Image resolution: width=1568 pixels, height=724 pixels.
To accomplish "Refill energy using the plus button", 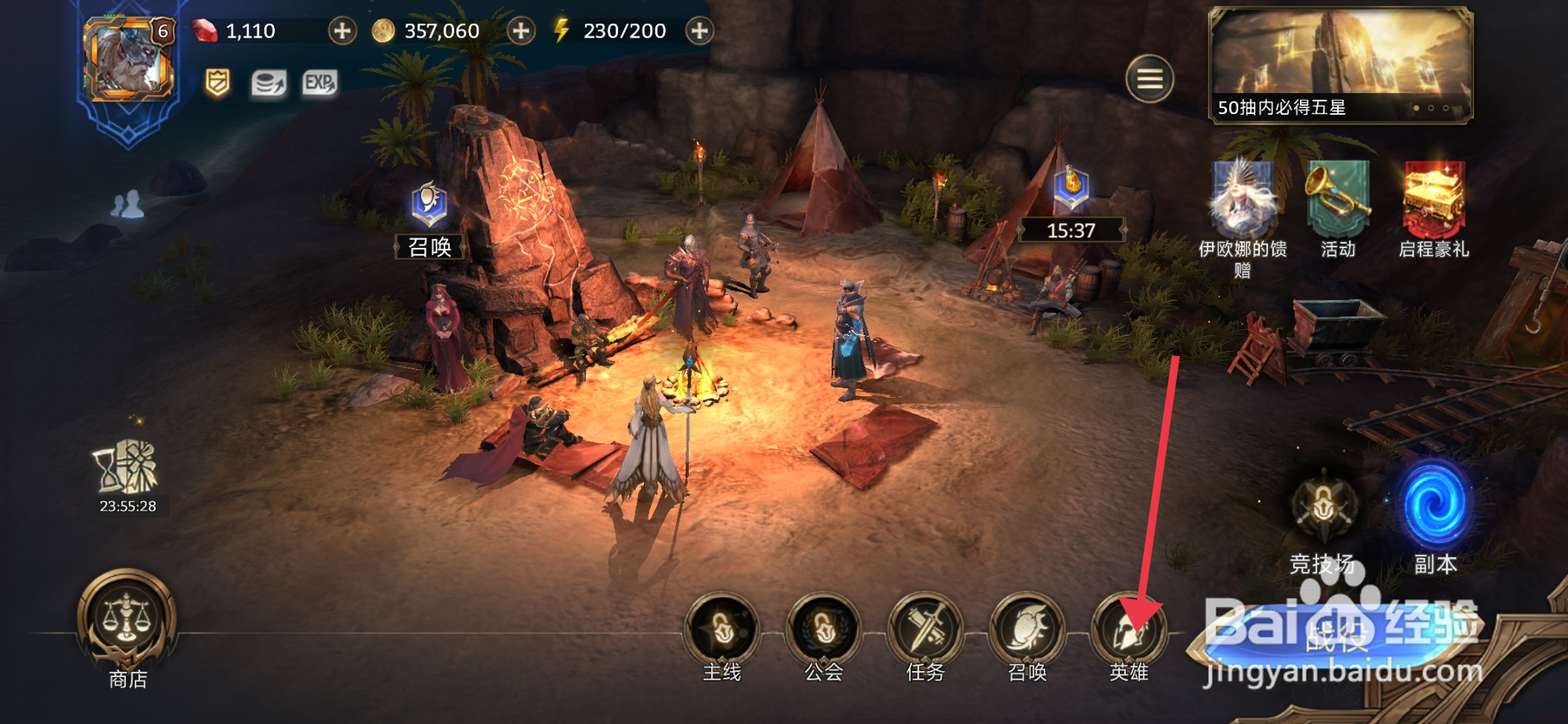I will pyautogui.click(x=699, y=31).
